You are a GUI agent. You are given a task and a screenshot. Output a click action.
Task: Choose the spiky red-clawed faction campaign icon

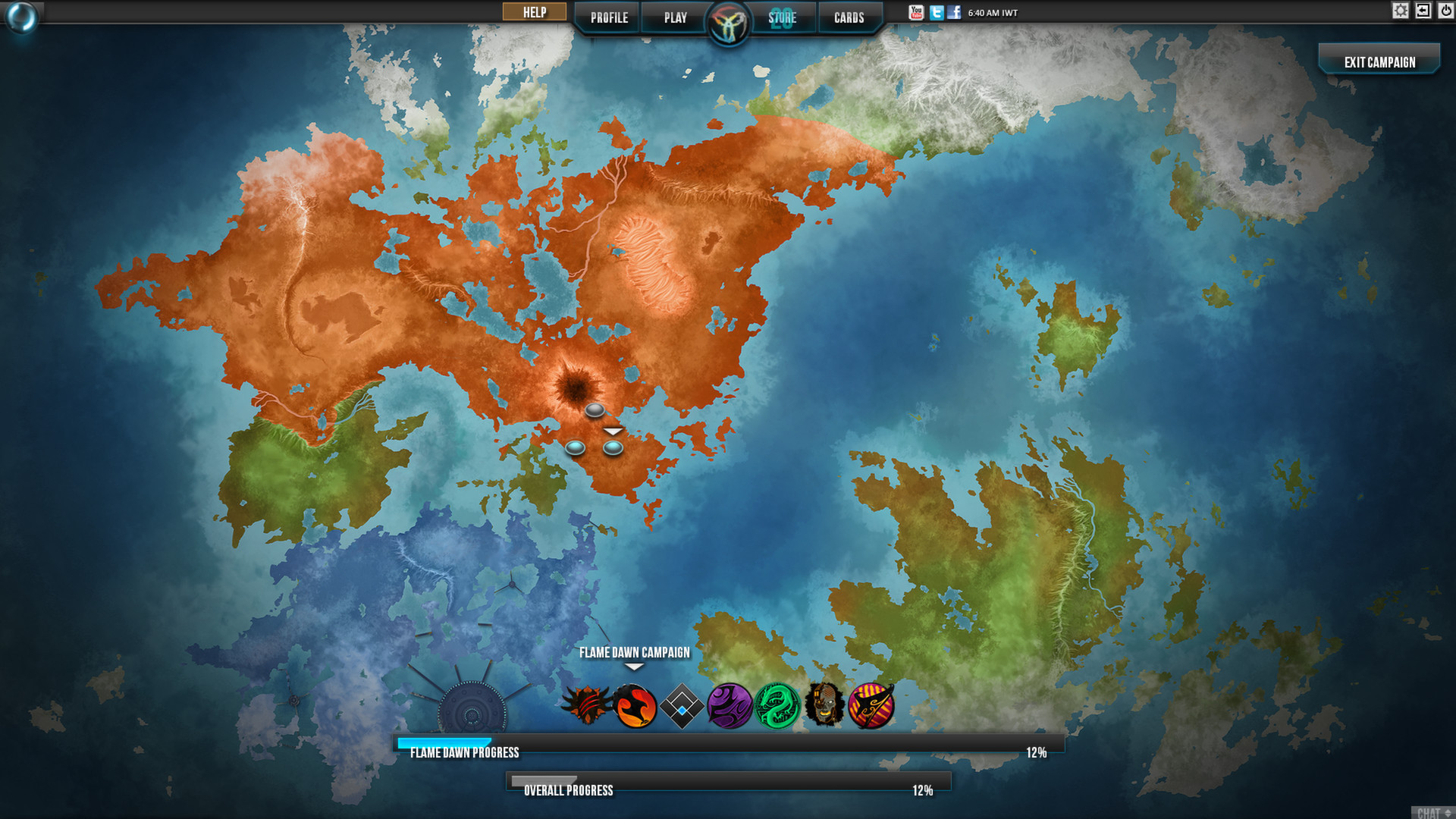(x=586, y=705)
